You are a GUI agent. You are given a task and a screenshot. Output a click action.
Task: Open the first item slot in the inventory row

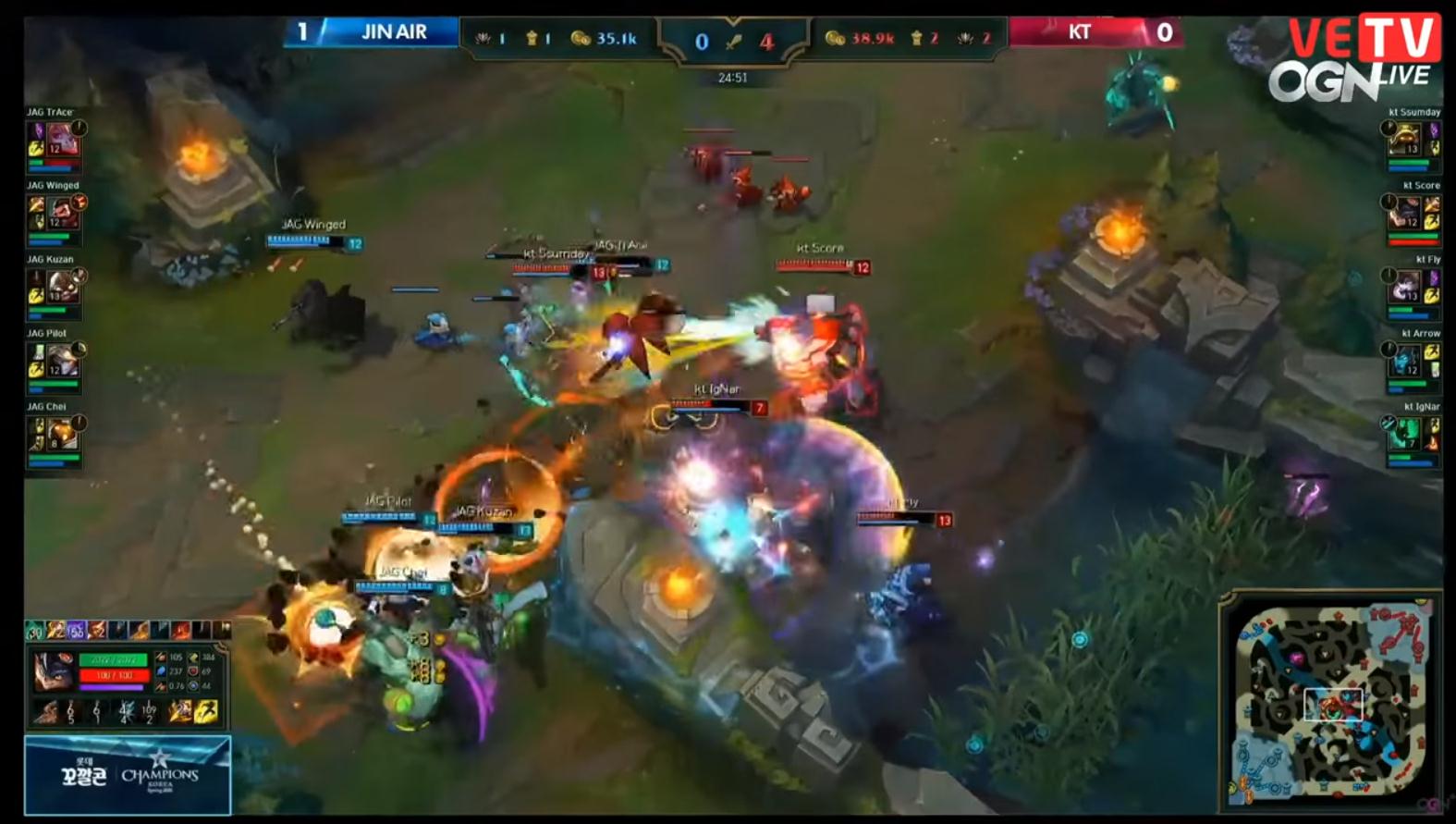click(35, 631)
